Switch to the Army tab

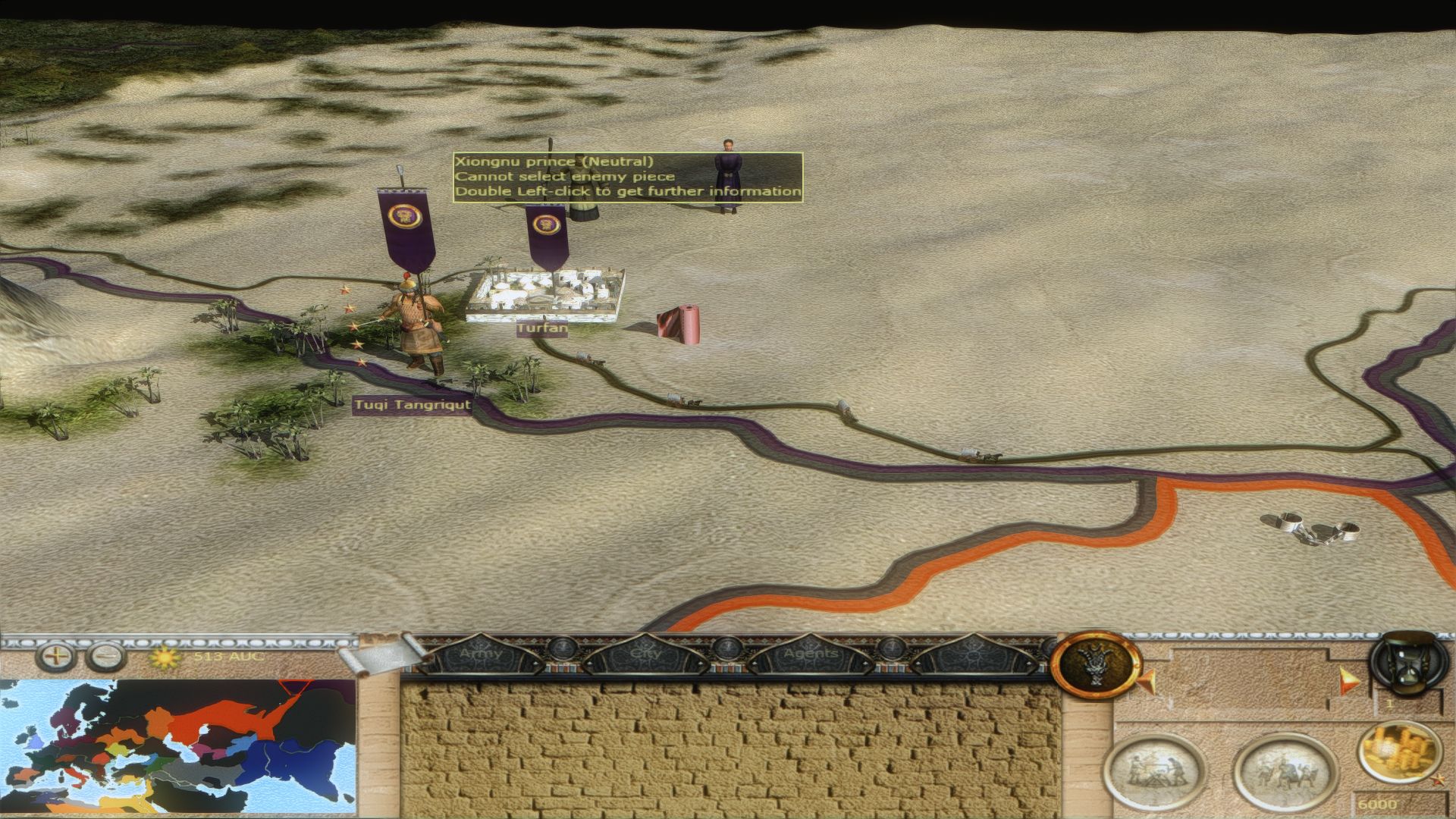(481, 654)
